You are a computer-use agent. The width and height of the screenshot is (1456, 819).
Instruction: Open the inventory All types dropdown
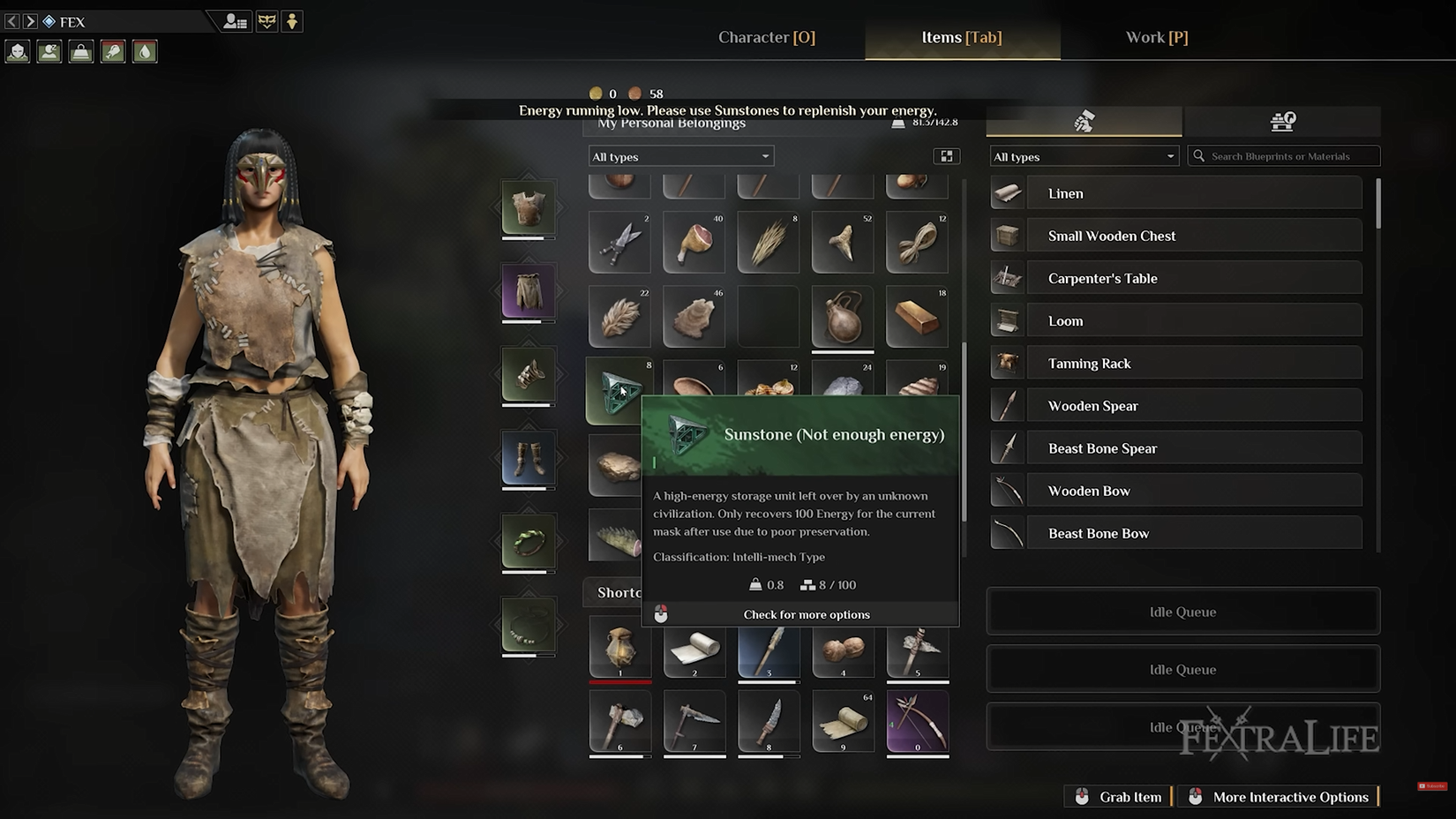tap(680, 156)
